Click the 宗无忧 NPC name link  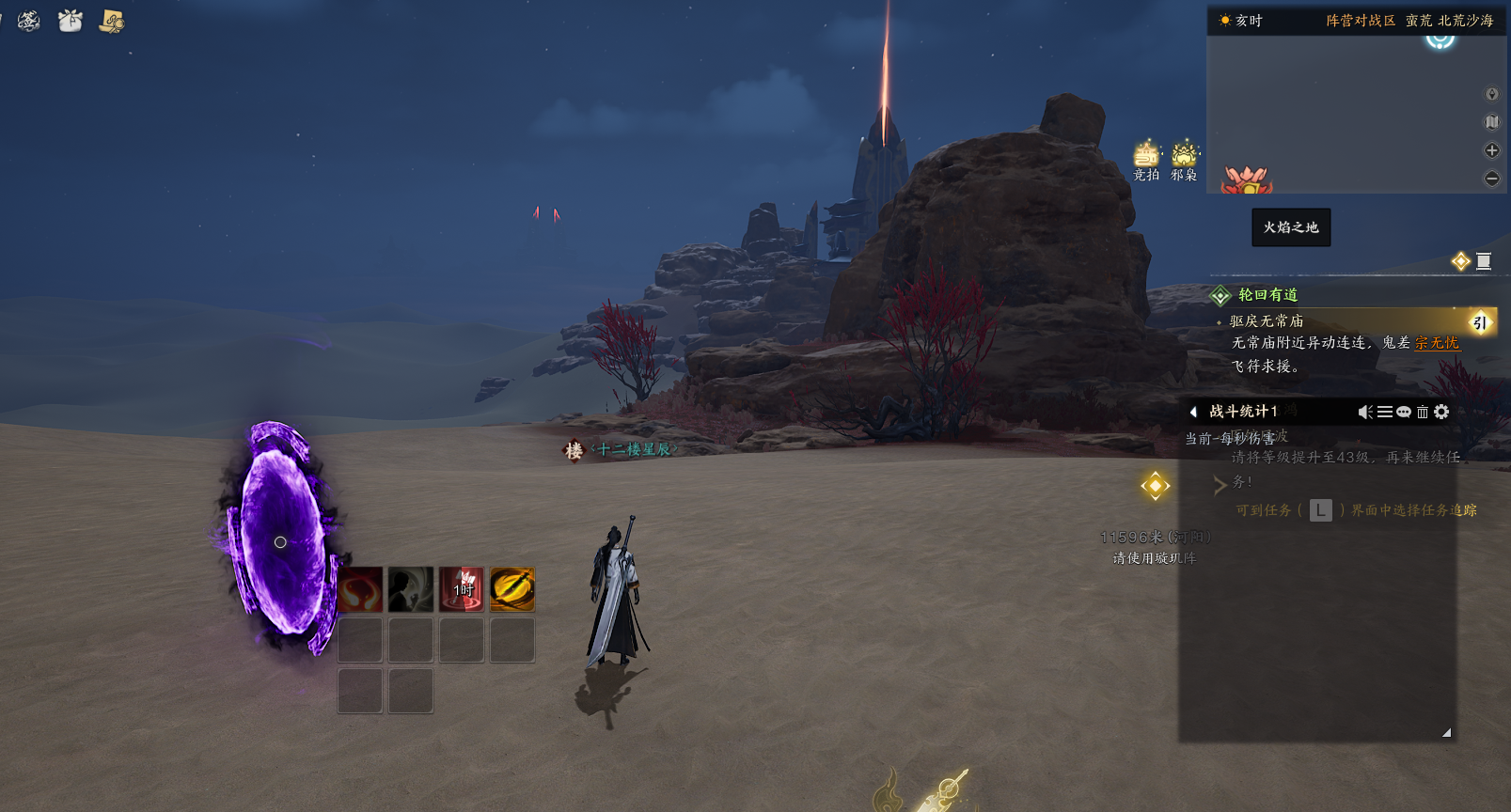(x=1437, y=343)
